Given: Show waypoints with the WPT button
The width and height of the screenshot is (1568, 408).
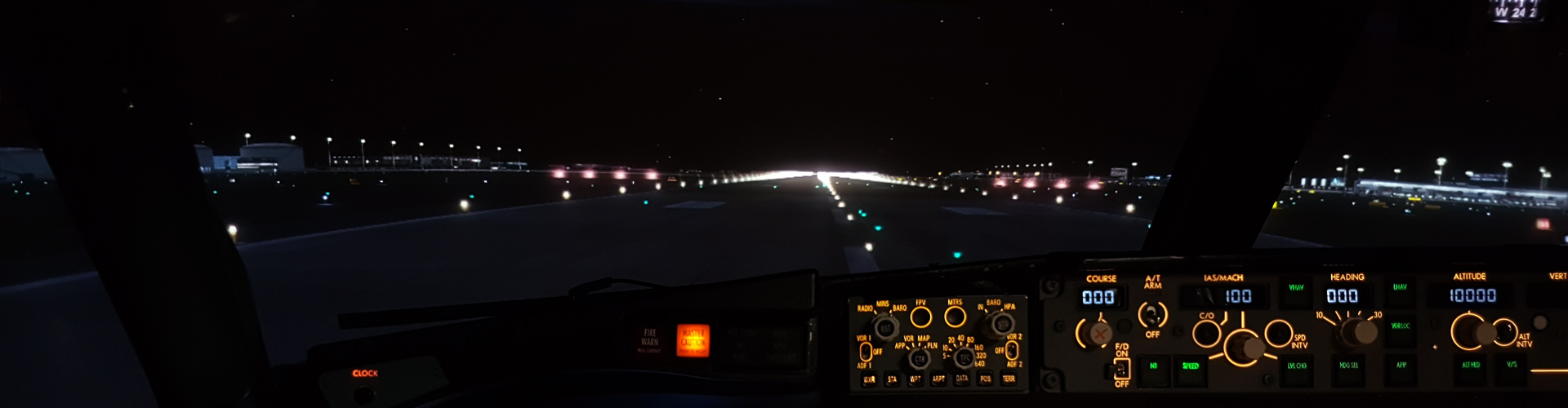Looking at the screenshot, I should click(915, 379).
